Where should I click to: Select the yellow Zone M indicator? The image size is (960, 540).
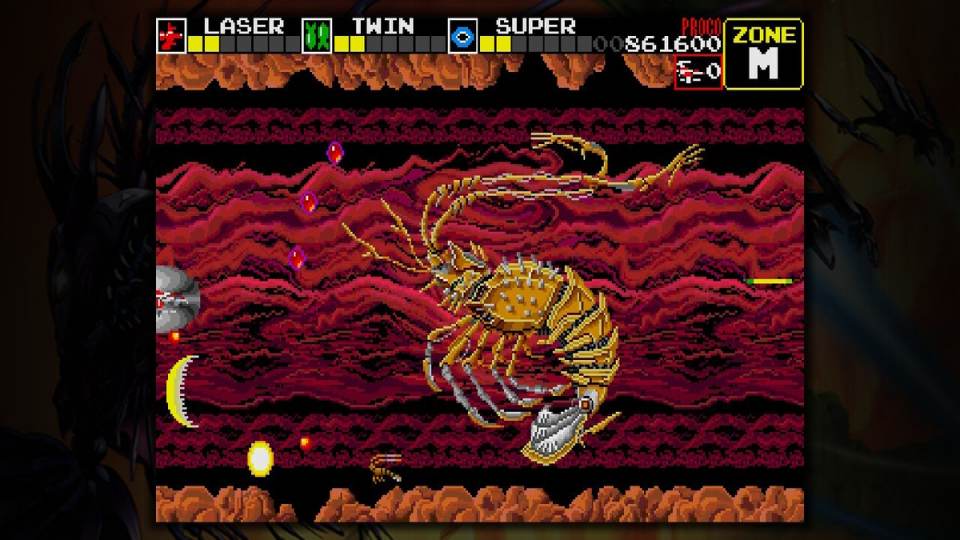pos(763,54)
